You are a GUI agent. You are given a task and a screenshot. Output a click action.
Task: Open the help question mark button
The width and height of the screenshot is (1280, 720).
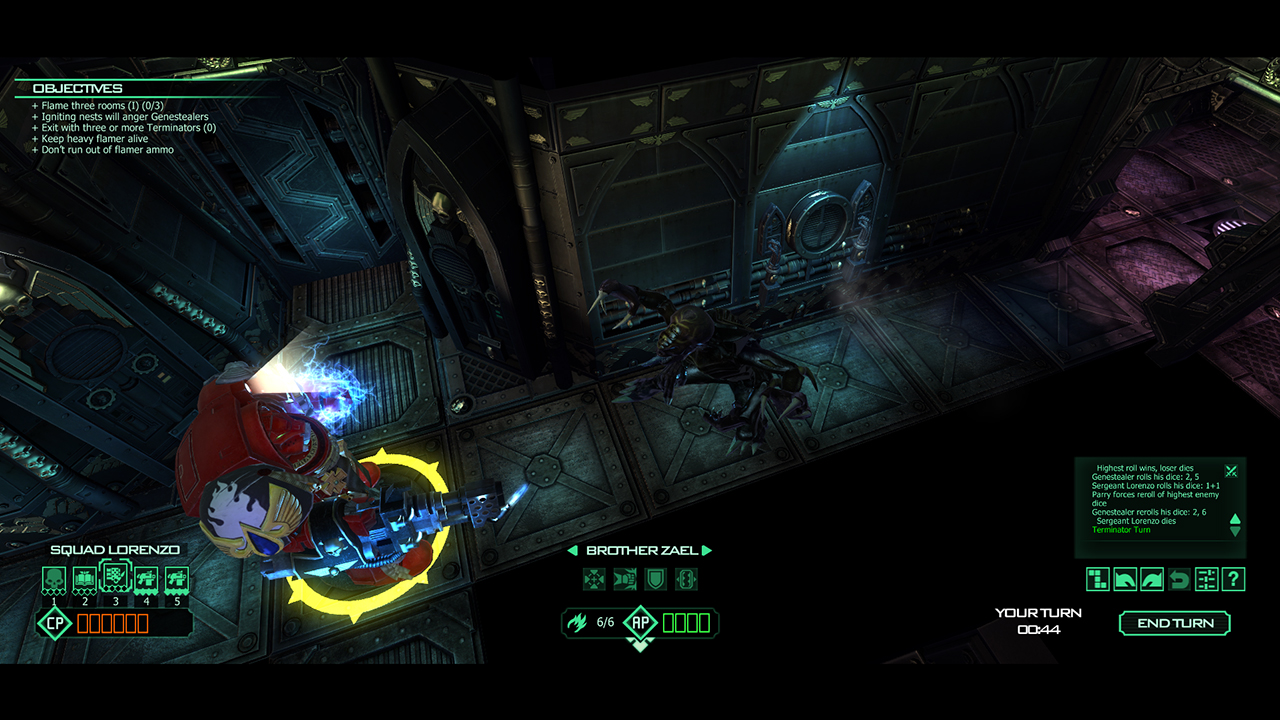1233,579
